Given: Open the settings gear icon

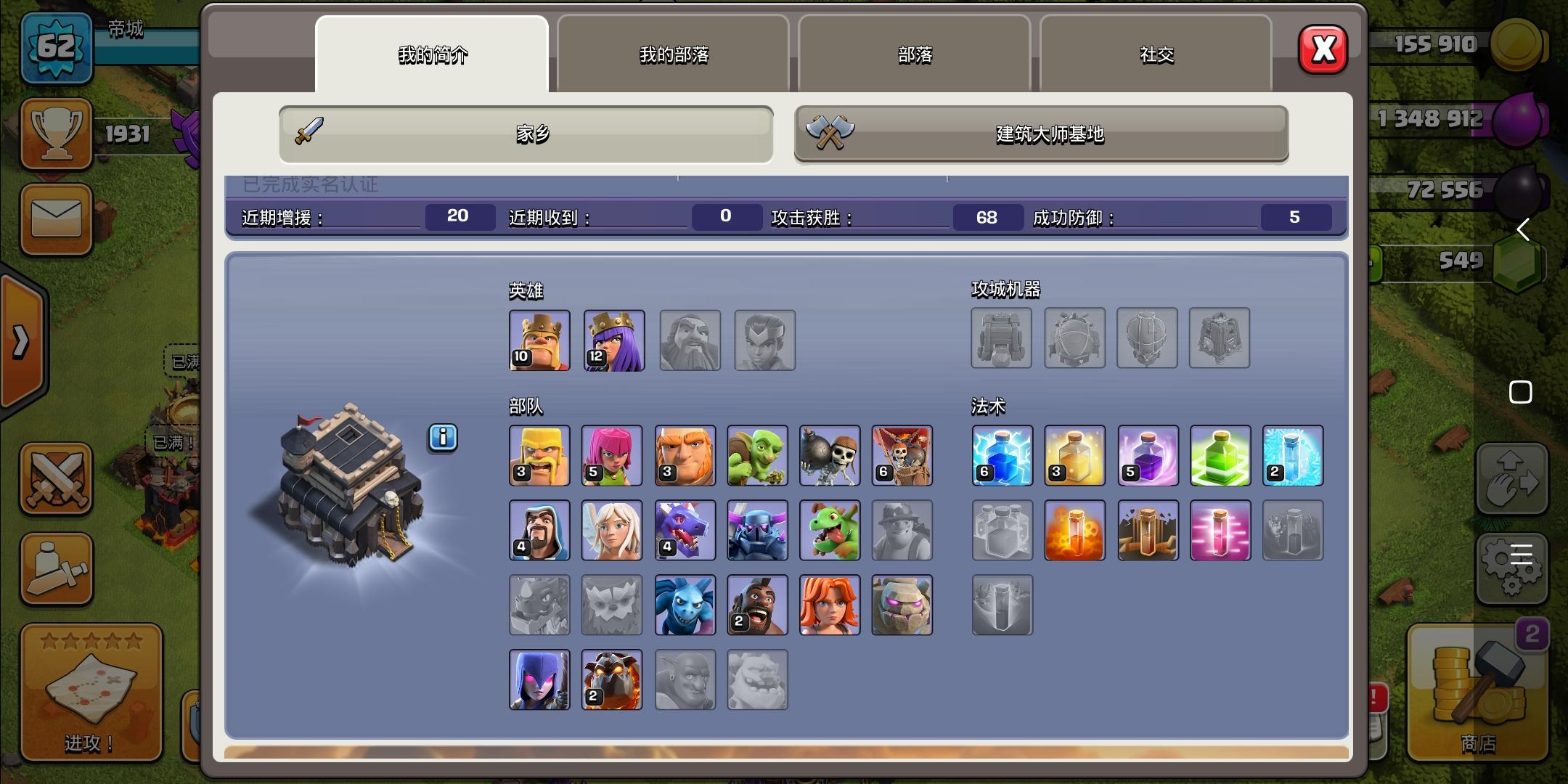Looking at the screenshot, I should coord(1512,568).
